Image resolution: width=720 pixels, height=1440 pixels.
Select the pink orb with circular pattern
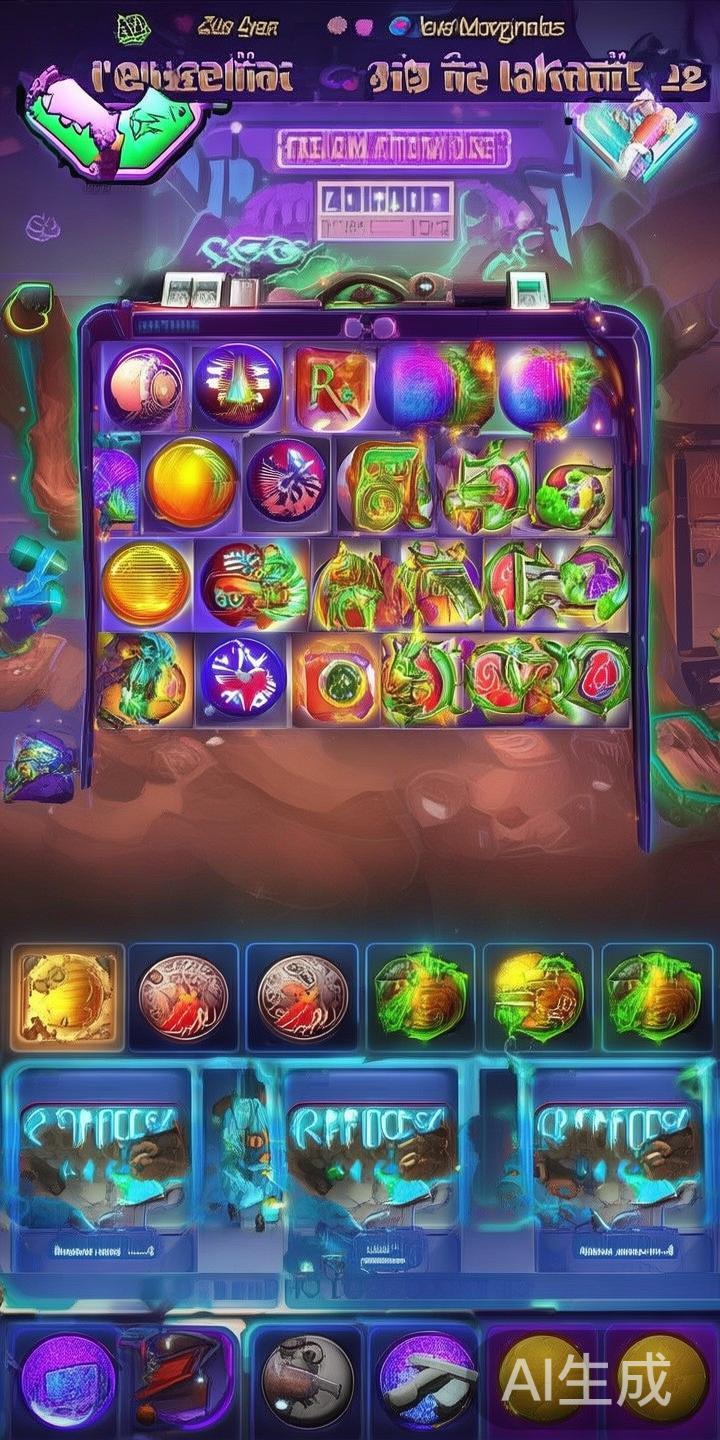(x=143, y=386)
